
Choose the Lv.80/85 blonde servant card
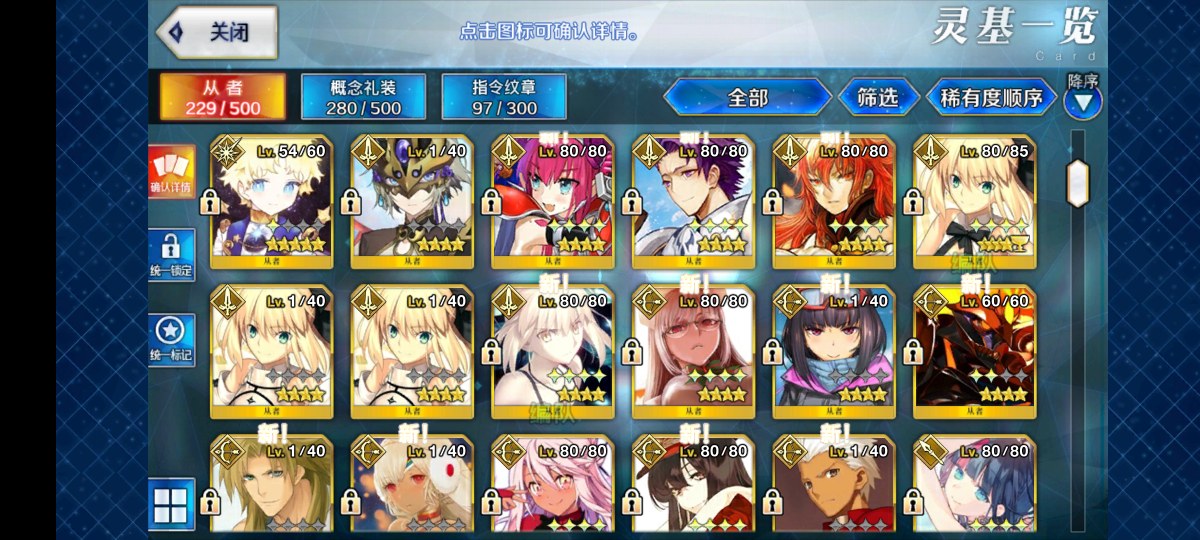[x=974, y=202]
